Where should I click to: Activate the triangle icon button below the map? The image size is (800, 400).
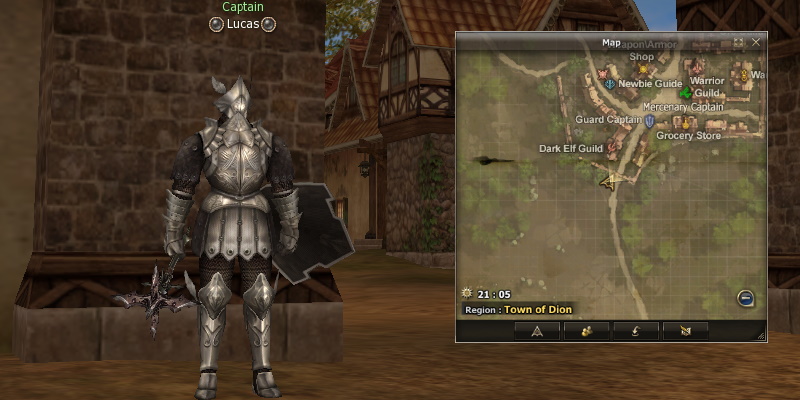click(x=538, y=330)
